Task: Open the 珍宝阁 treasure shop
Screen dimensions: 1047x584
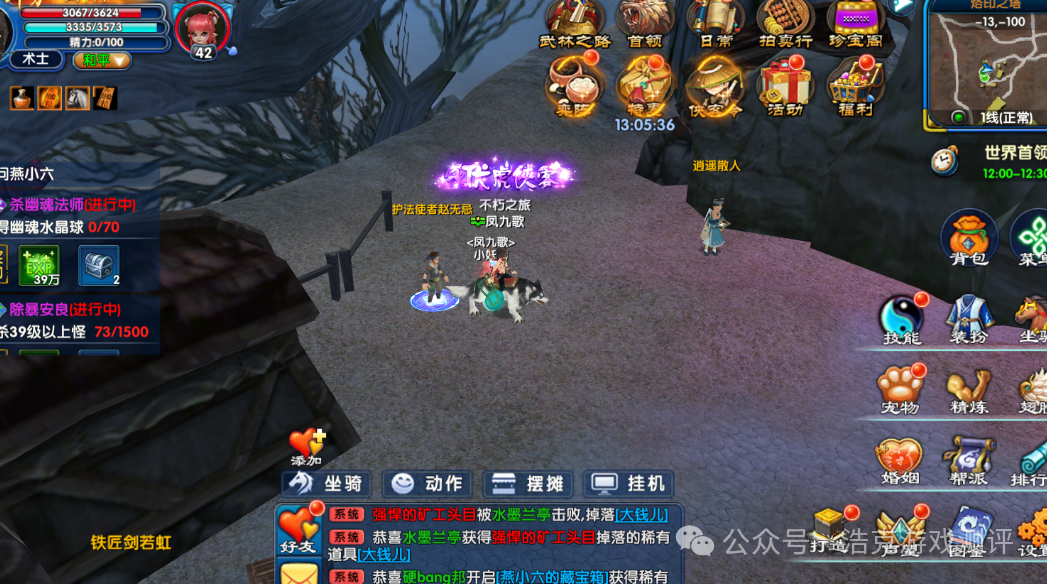Action: (855, 23)
